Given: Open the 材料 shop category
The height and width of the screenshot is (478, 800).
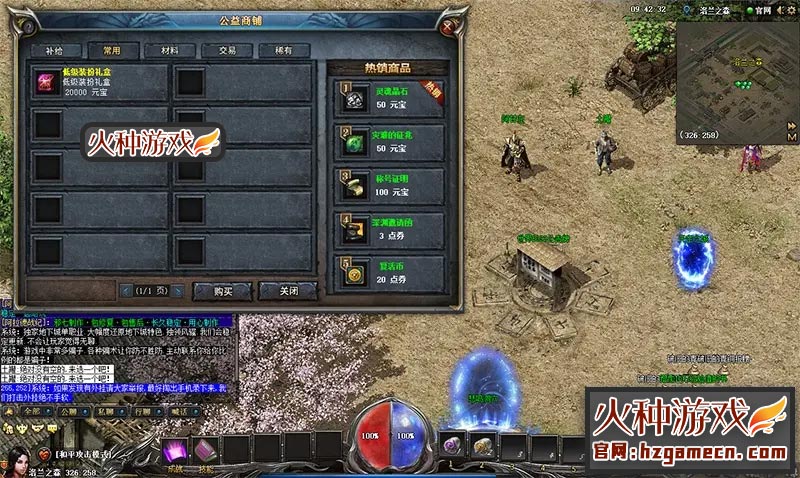Looking at the screenshot, I should coord(162,49).
